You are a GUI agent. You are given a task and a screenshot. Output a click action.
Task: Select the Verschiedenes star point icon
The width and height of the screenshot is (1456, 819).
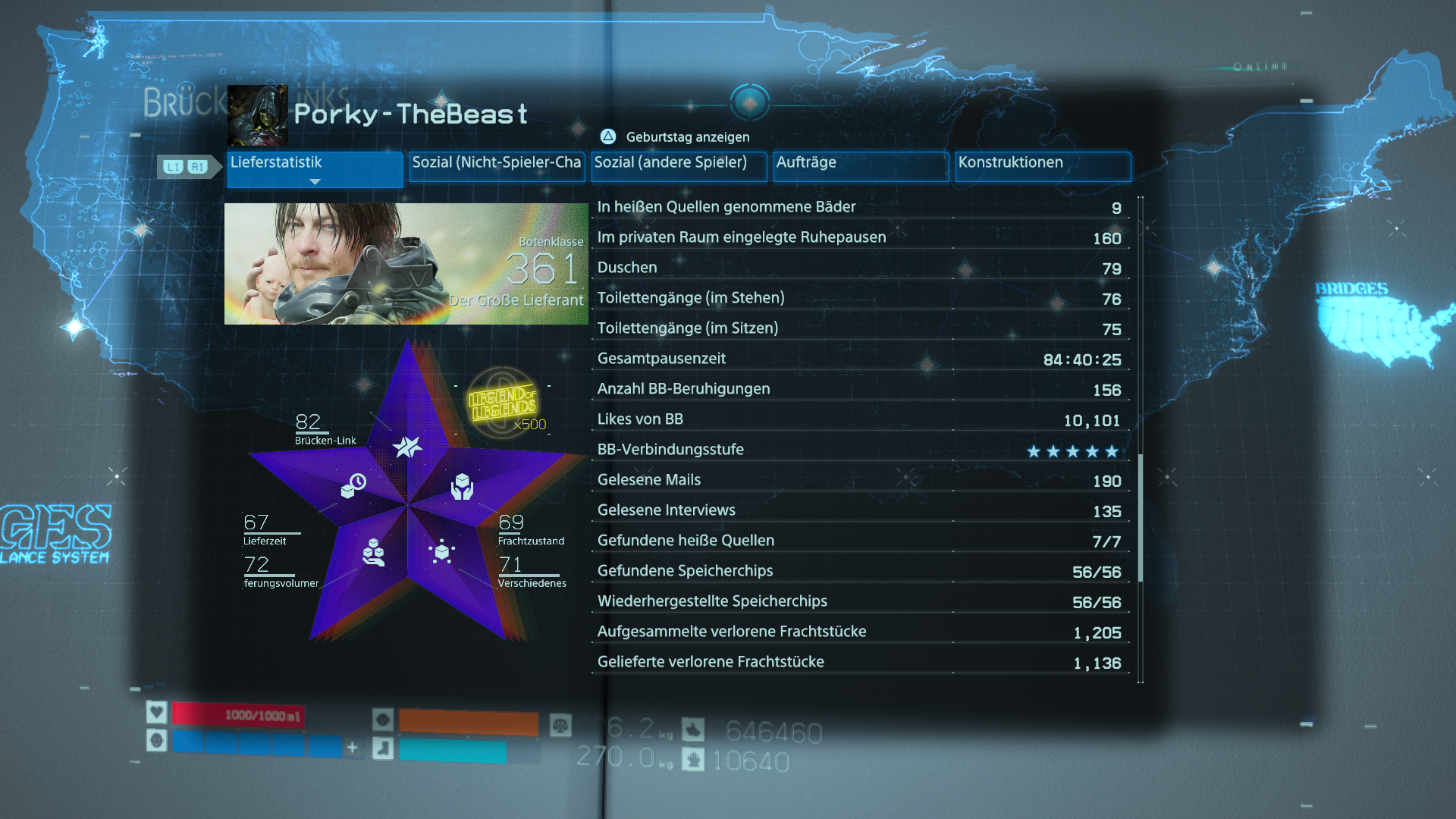(441, 552)
